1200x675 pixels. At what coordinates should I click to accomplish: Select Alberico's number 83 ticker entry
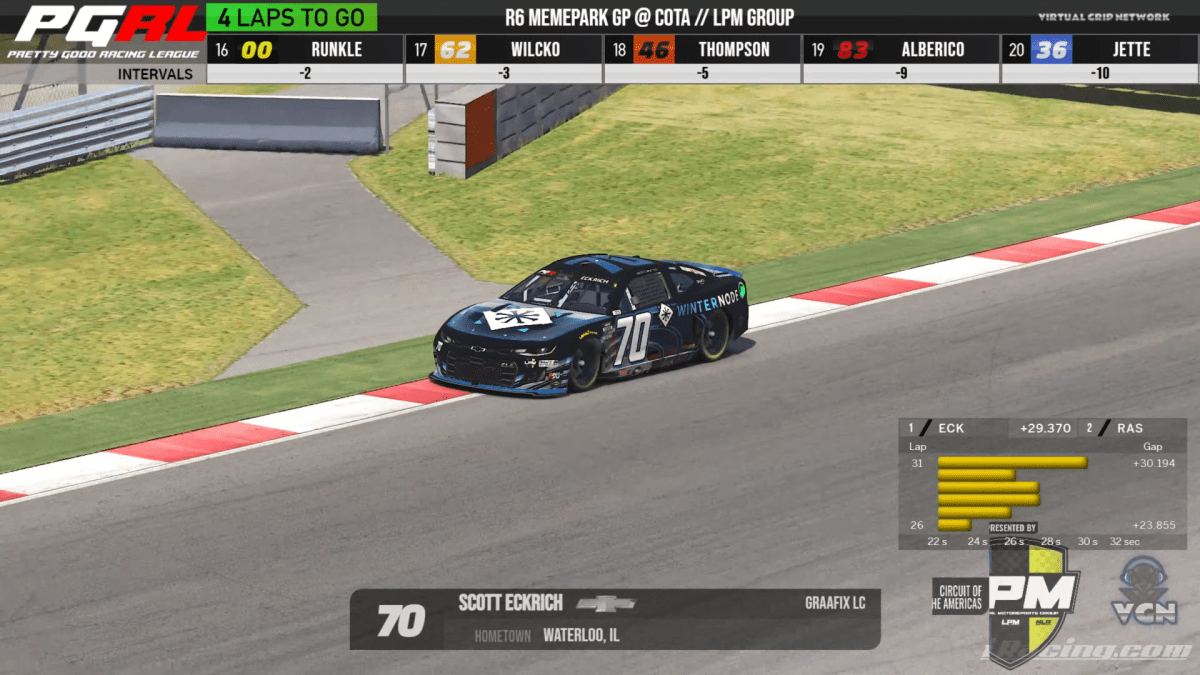[x=901, y=49]
